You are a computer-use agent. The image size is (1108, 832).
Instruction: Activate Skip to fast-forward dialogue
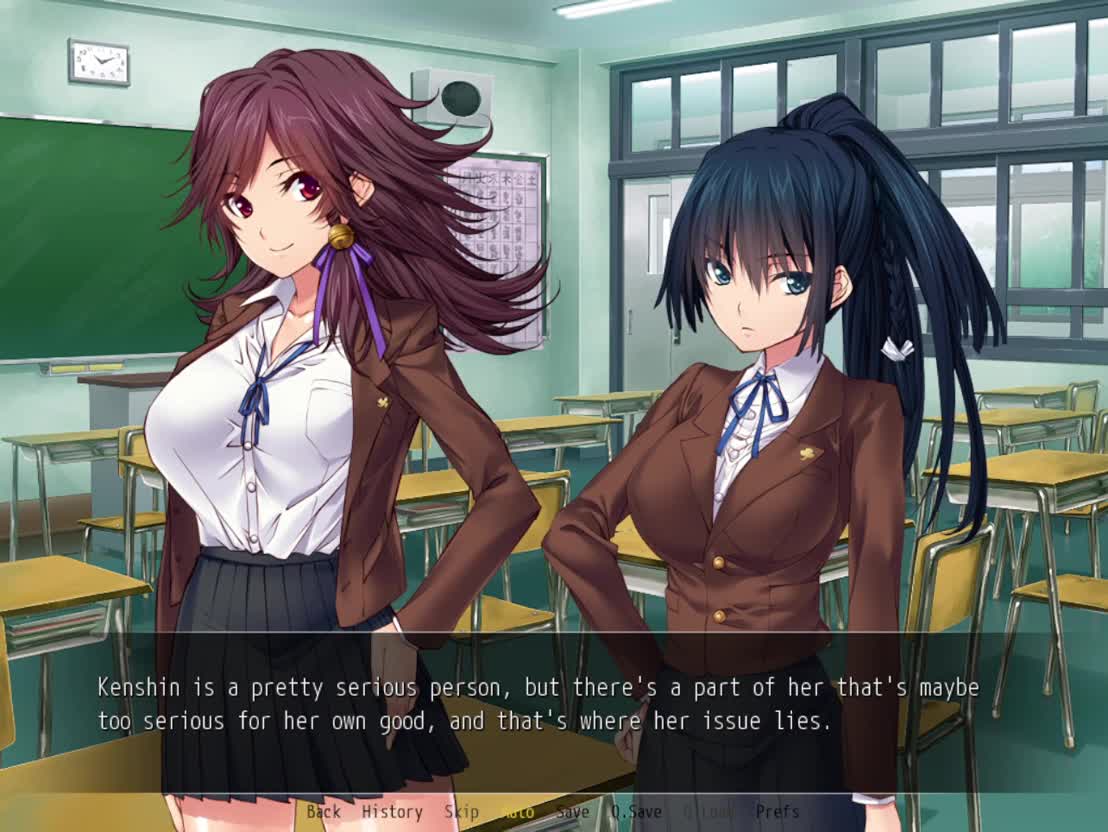coord(461,812)
